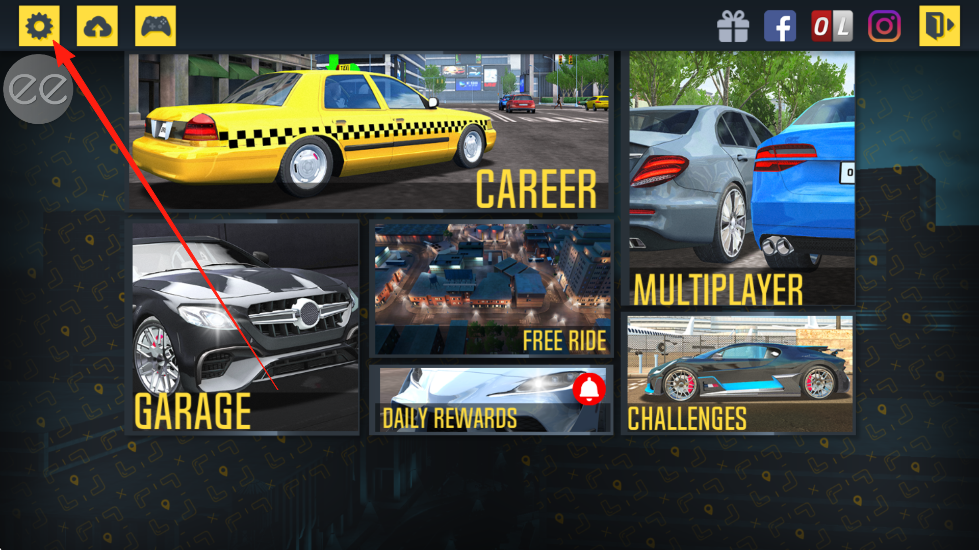Viewport: 979px width, 550px height.
Task: Open Daily Rewards
Action: point(491,399)
